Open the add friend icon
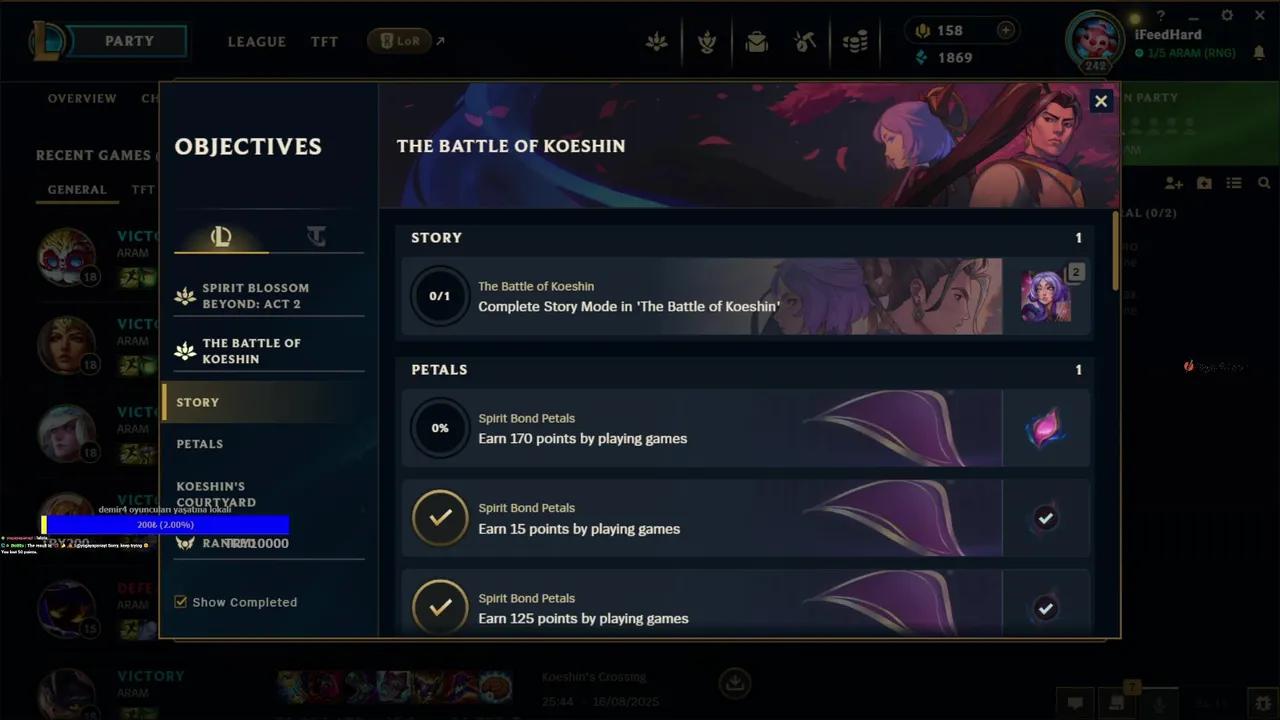The image size is (1280, 720). (1174, 183)
